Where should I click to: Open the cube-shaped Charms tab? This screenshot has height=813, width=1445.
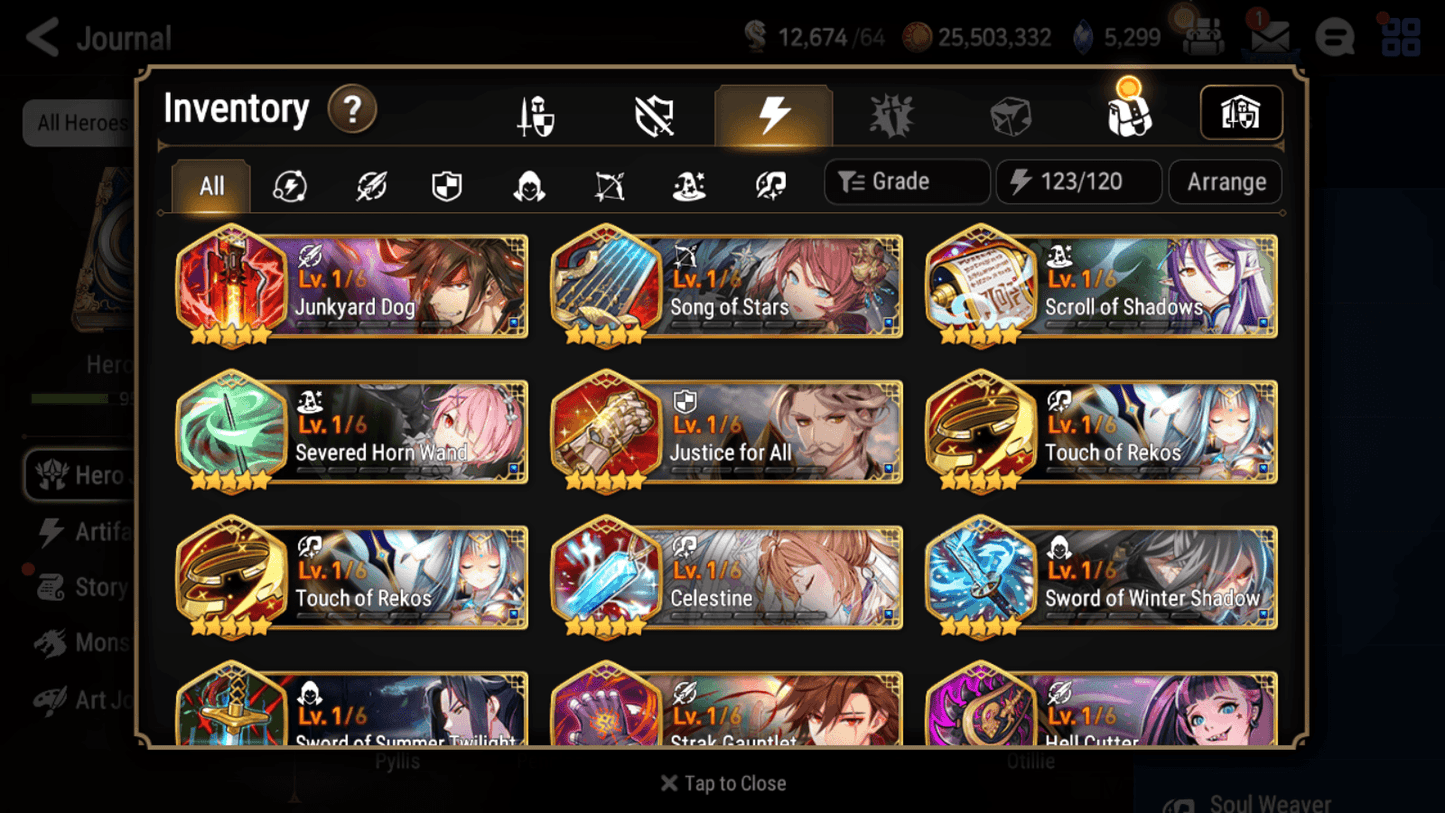pos(1009,113)
